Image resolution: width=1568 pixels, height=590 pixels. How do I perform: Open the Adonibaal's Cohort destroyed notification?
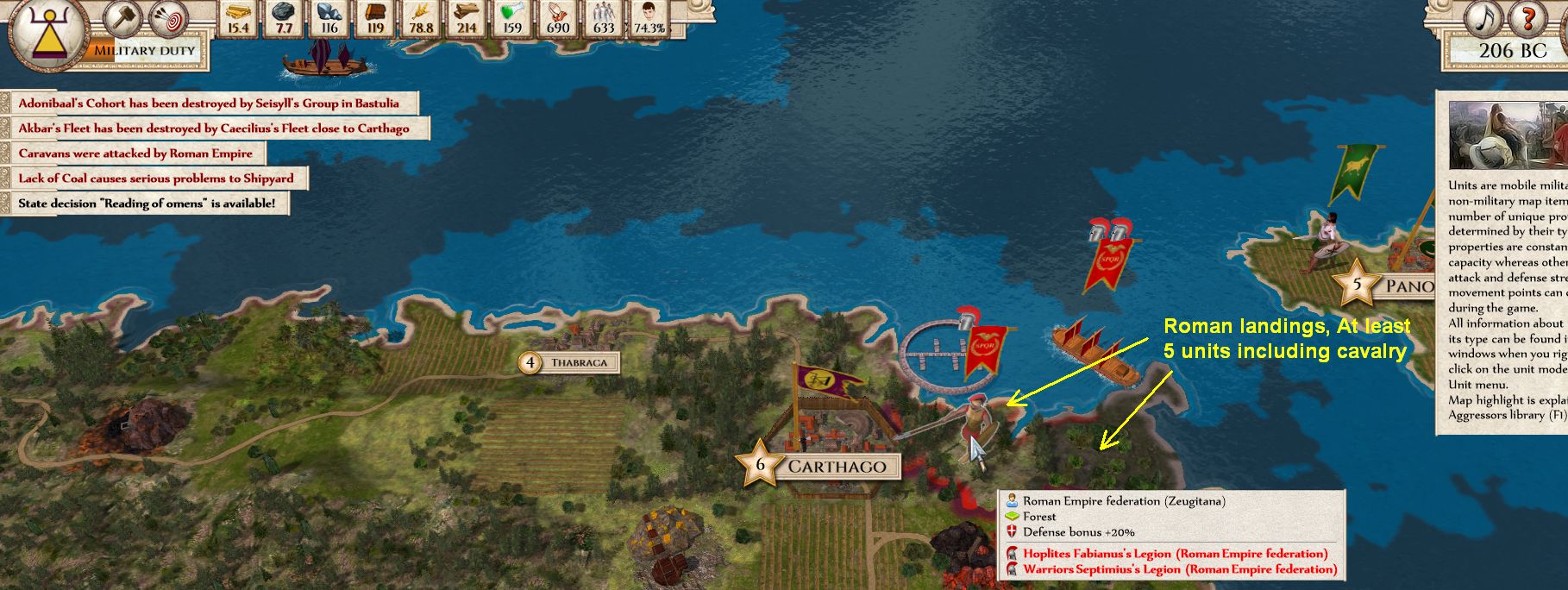(209, 104)
